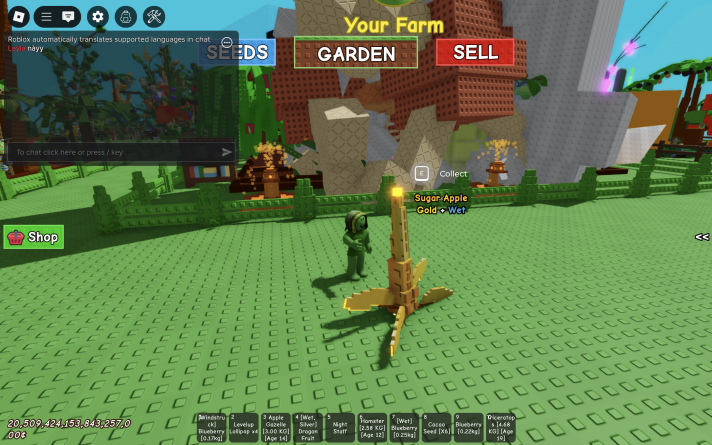The width and height of the screenshot is (712, 445).
Task: Expand the side panel double-arrow
Action: point(702,237)
